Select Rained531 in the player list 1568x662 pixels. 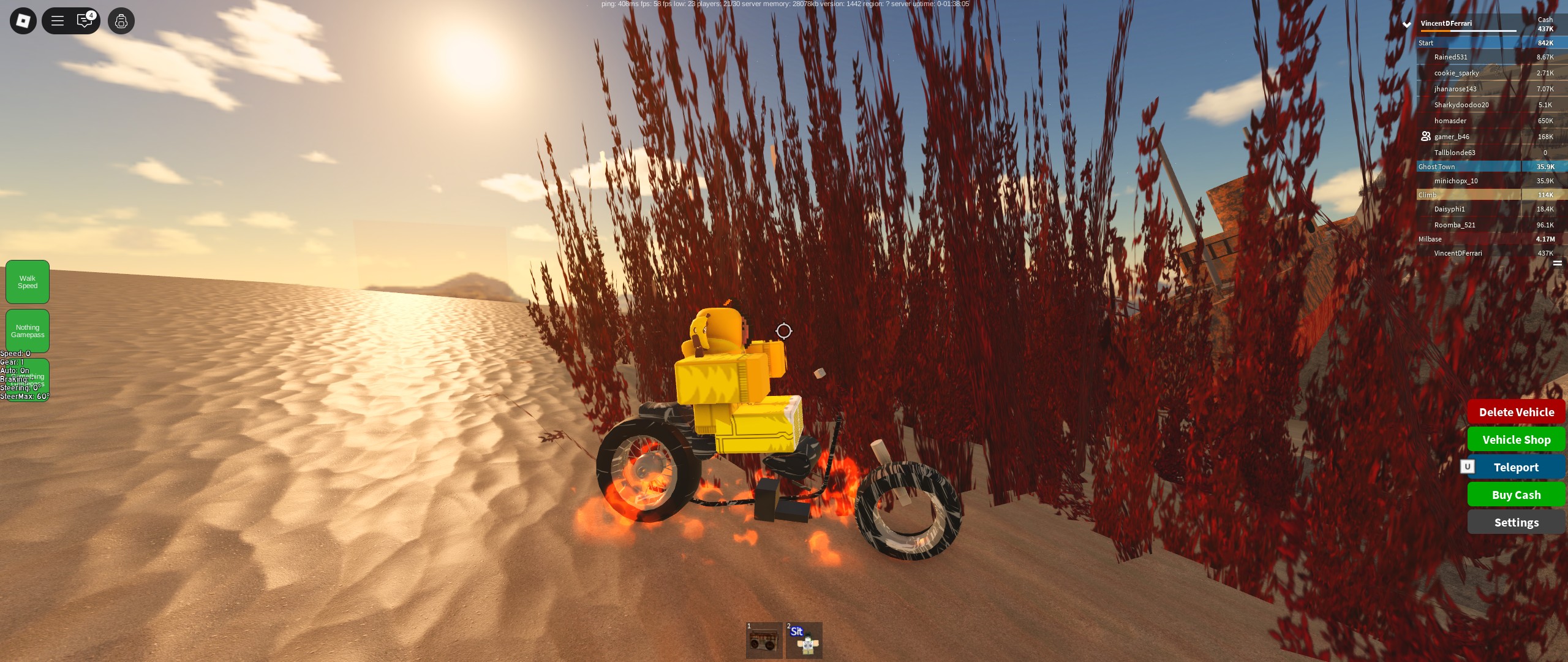(1450, 57)
